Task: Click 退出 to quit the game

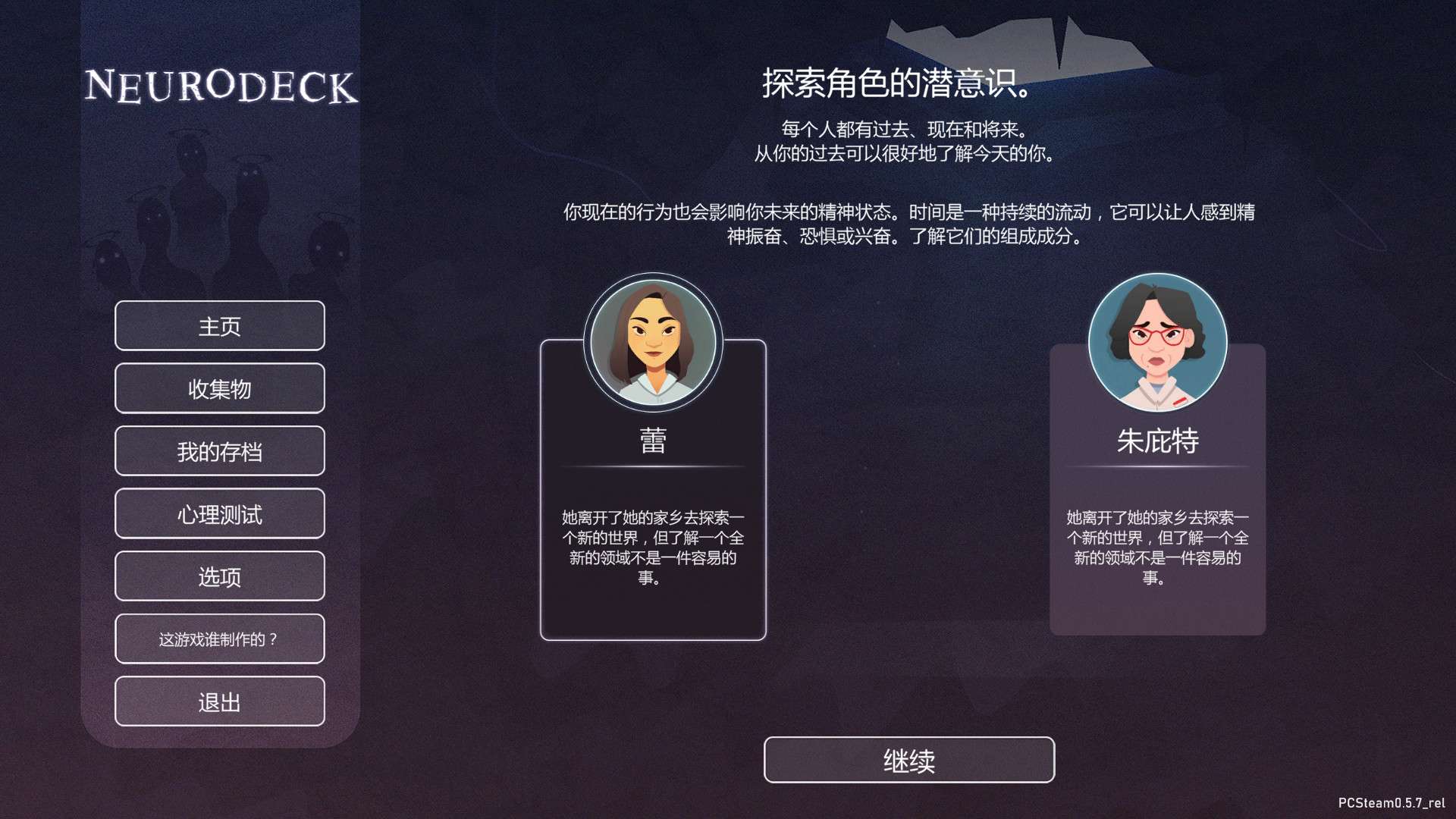Action: click(x=219, y=701)
